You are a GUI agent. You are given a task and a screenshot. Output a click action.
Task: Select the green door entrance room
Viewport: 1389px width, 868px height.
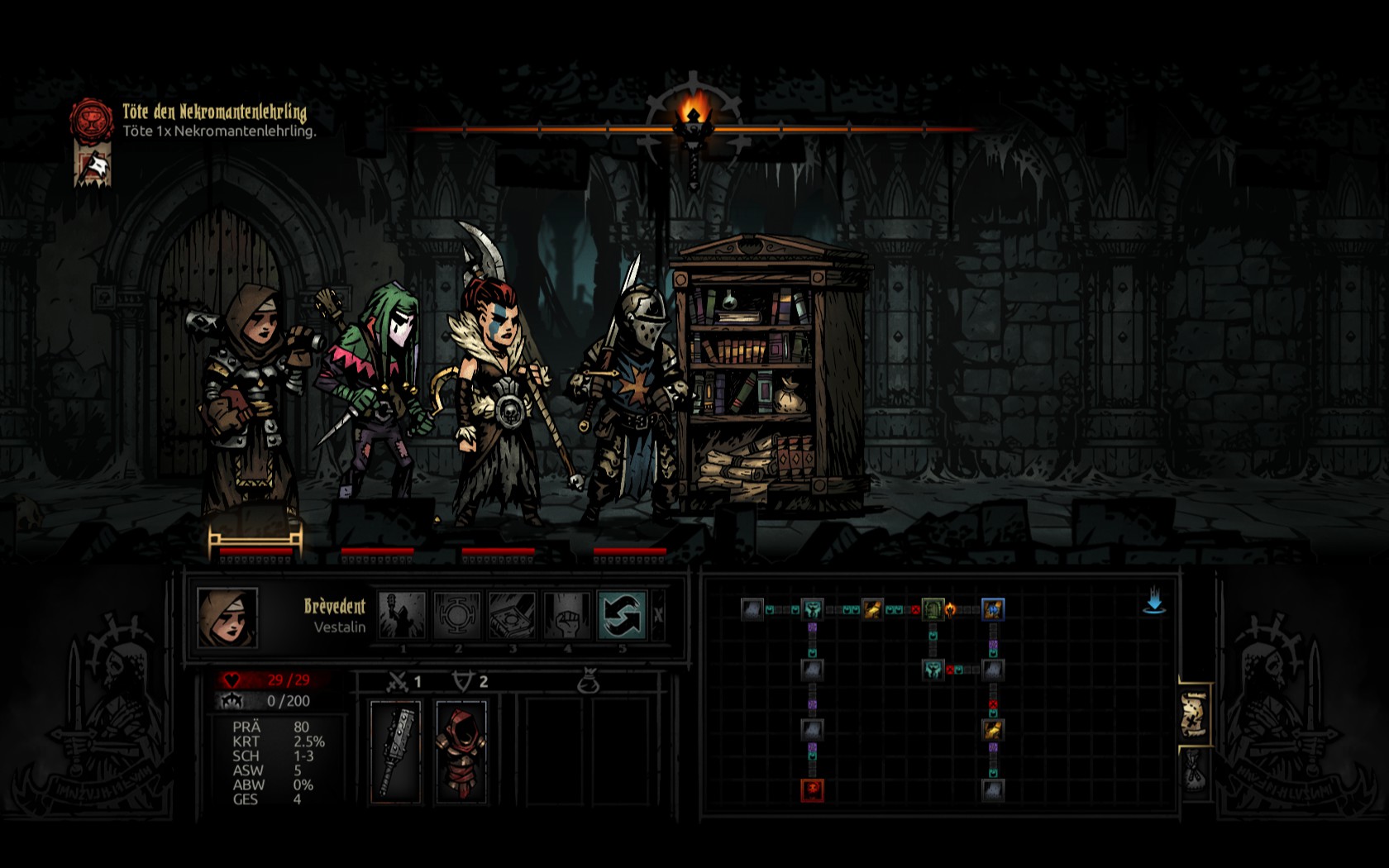(933, 610)
